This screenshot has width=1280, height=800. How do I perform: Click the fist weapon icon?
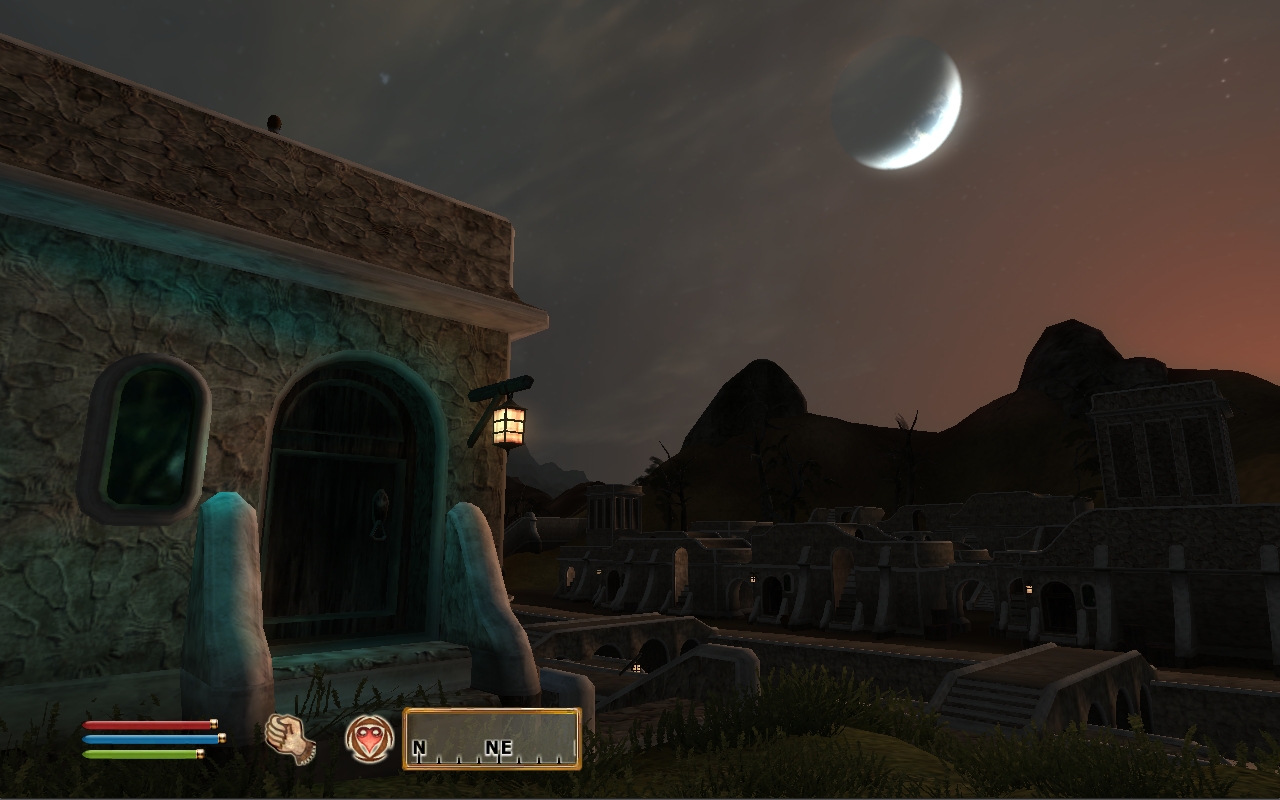click(x=290, y=739)
